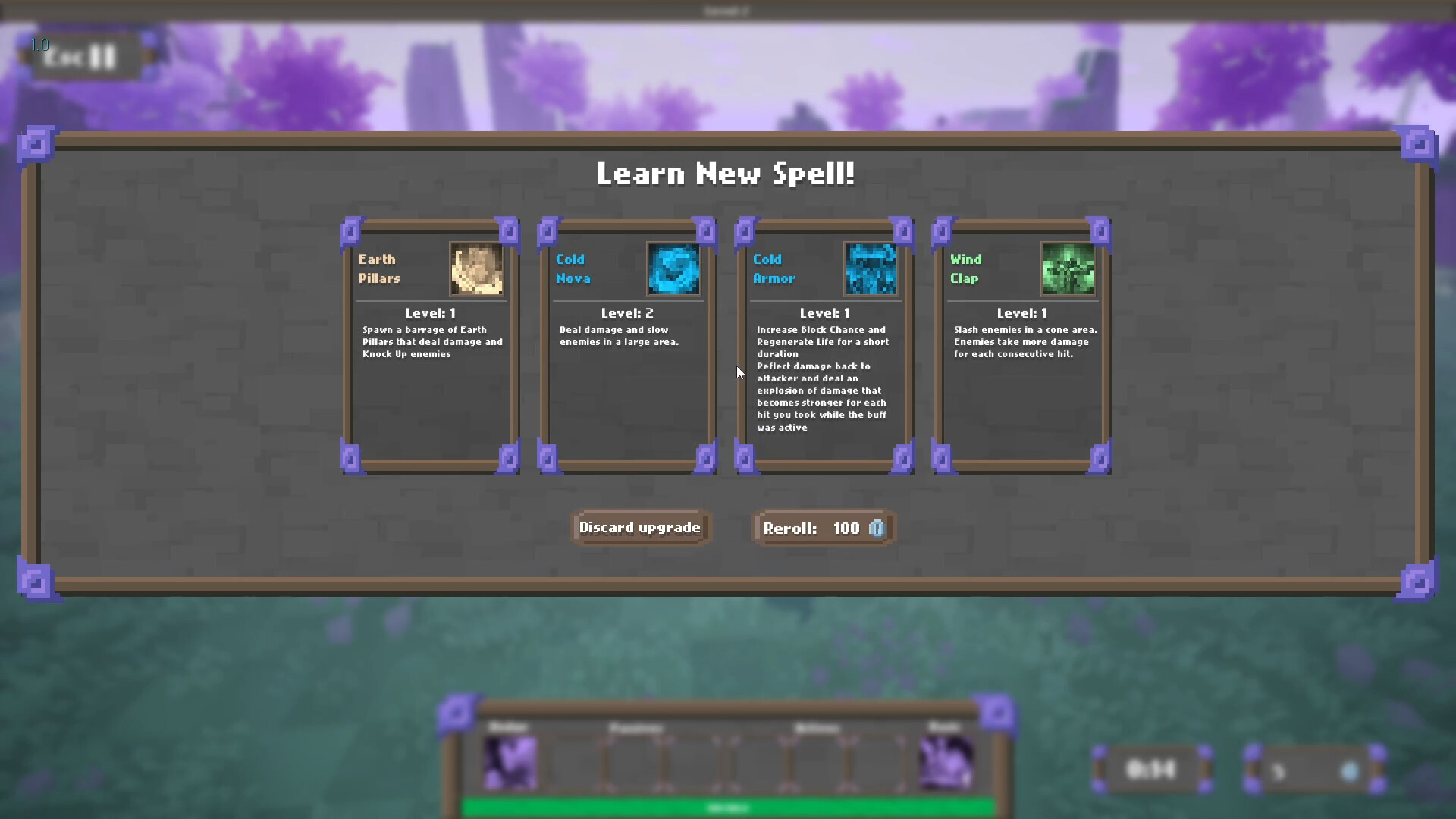Click the green experience bar at bottom
Screen dimensions: 1456x819
728,808
